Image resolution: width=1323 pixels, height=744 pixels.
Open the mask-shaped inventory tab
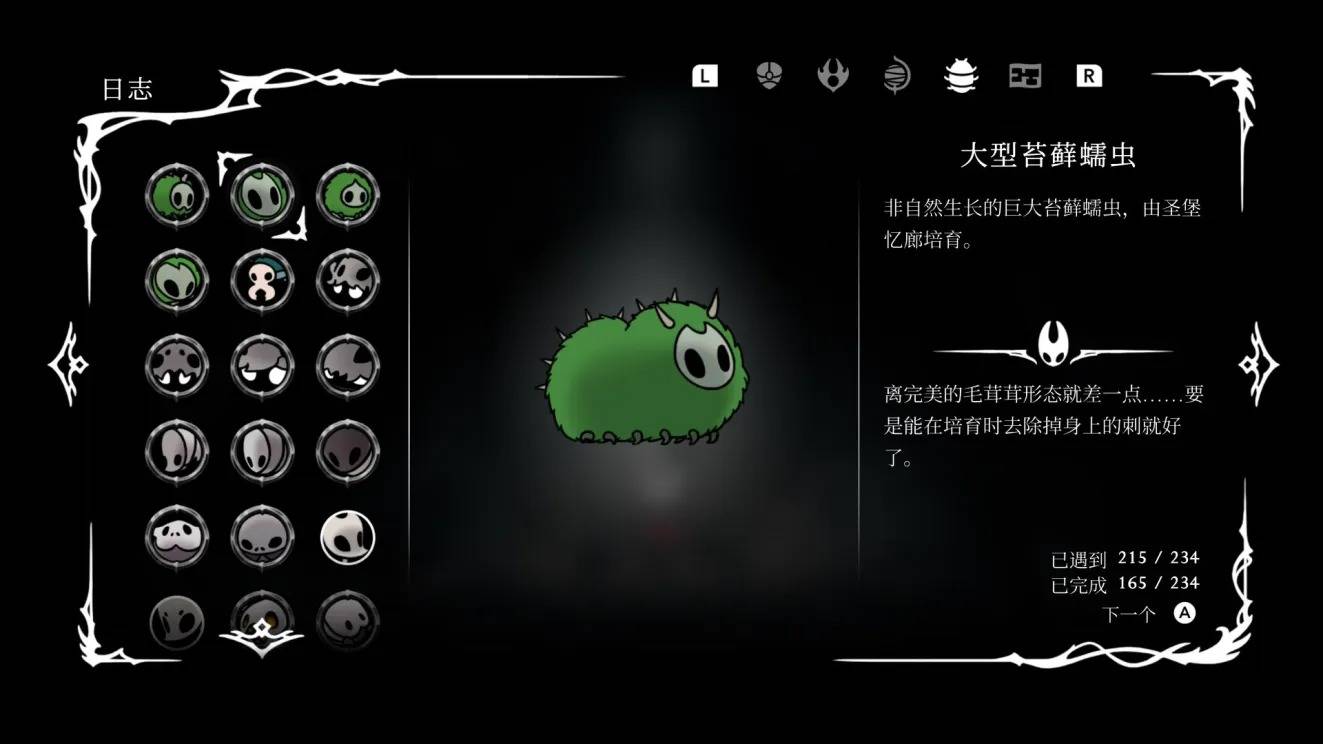click(x=768, y=75)
